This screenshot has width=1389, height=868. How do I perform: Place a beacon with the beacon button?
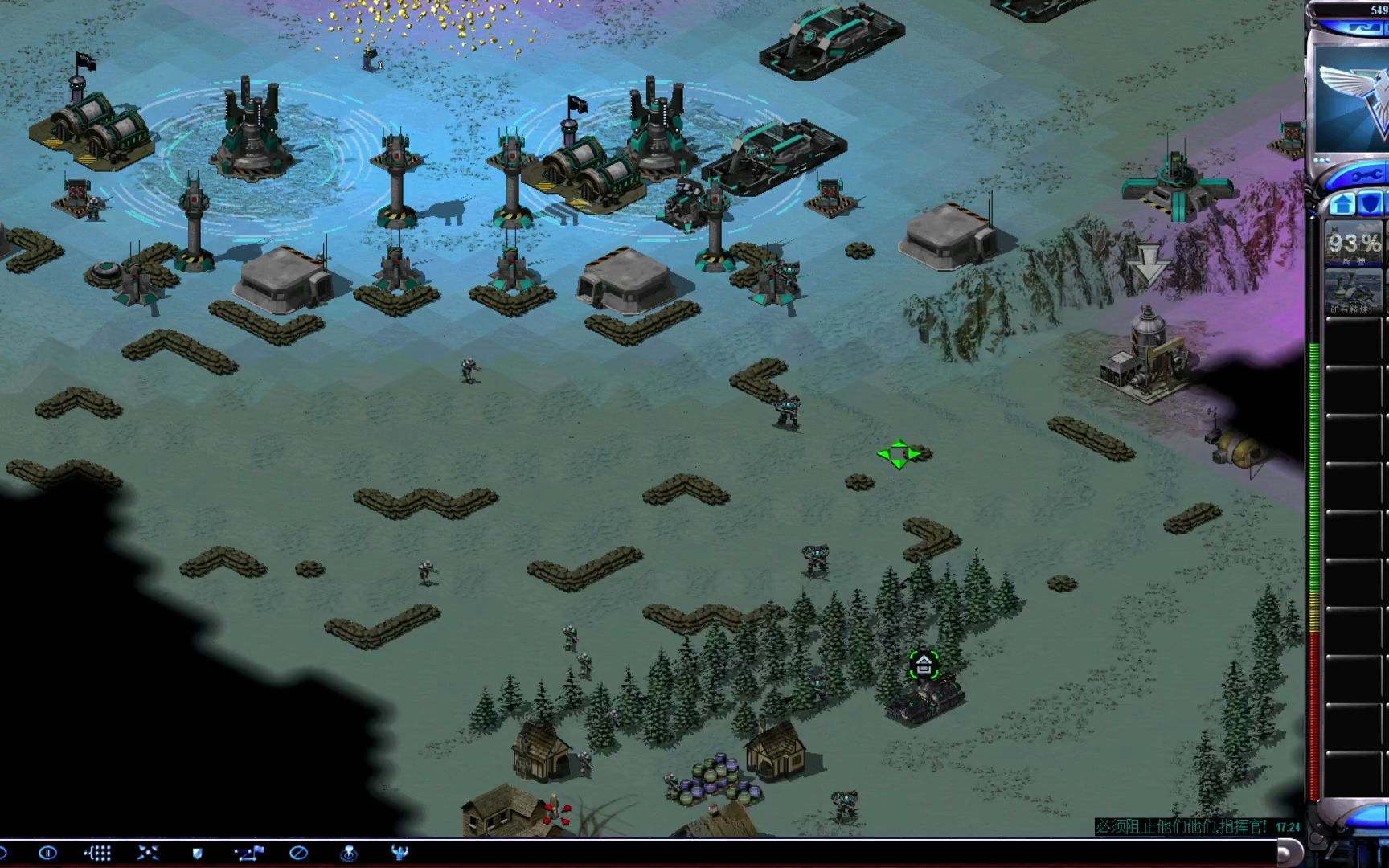(349, 853)
